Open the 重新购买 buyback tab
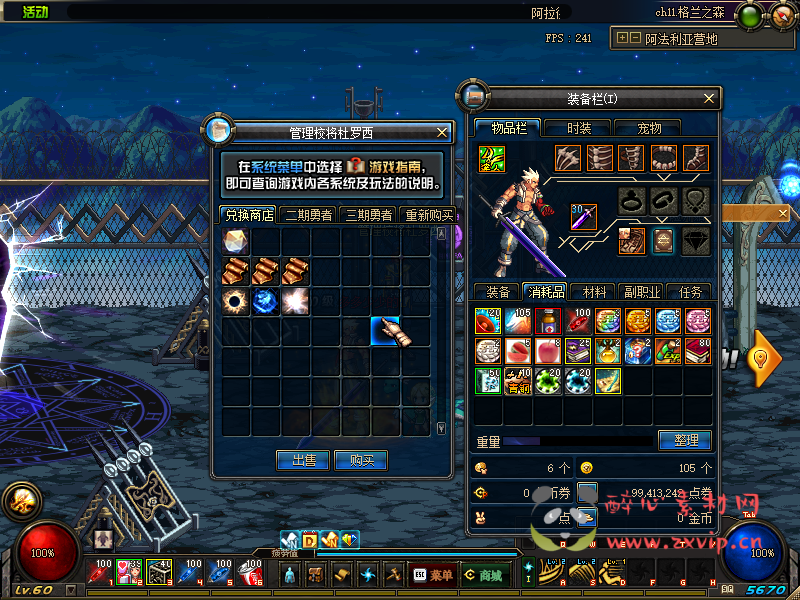Viewport: 800px width, 600px height. (427, 215)
